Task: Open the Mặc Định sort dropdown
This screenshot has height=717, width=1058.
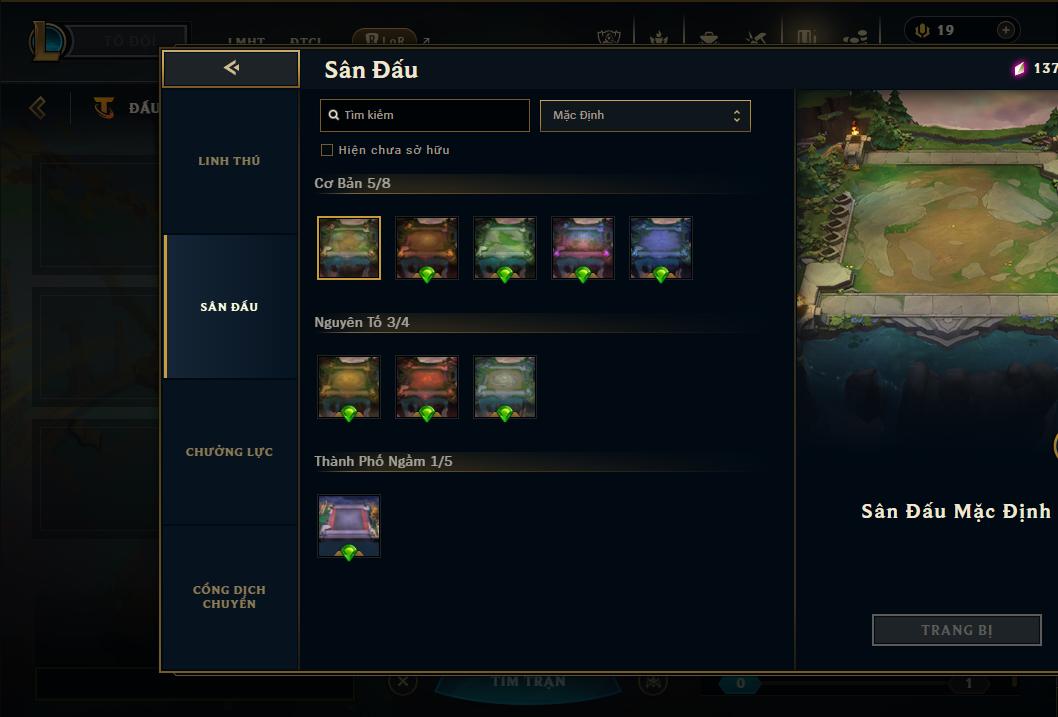Action: click(645, 115)
